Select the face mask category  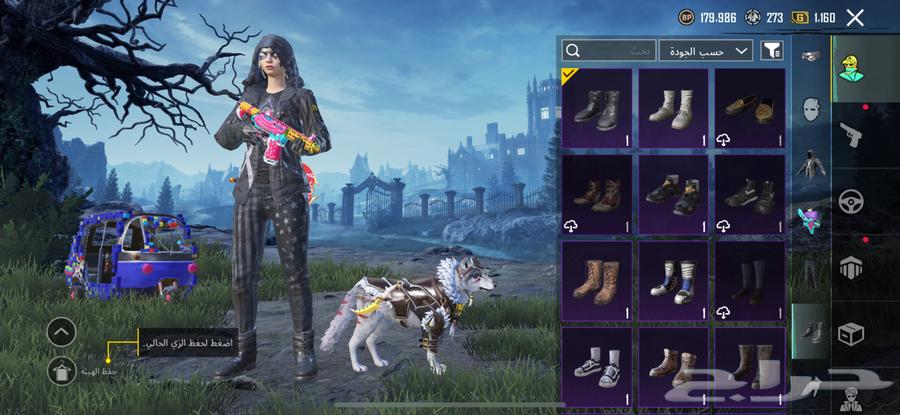tap(810, 107)
